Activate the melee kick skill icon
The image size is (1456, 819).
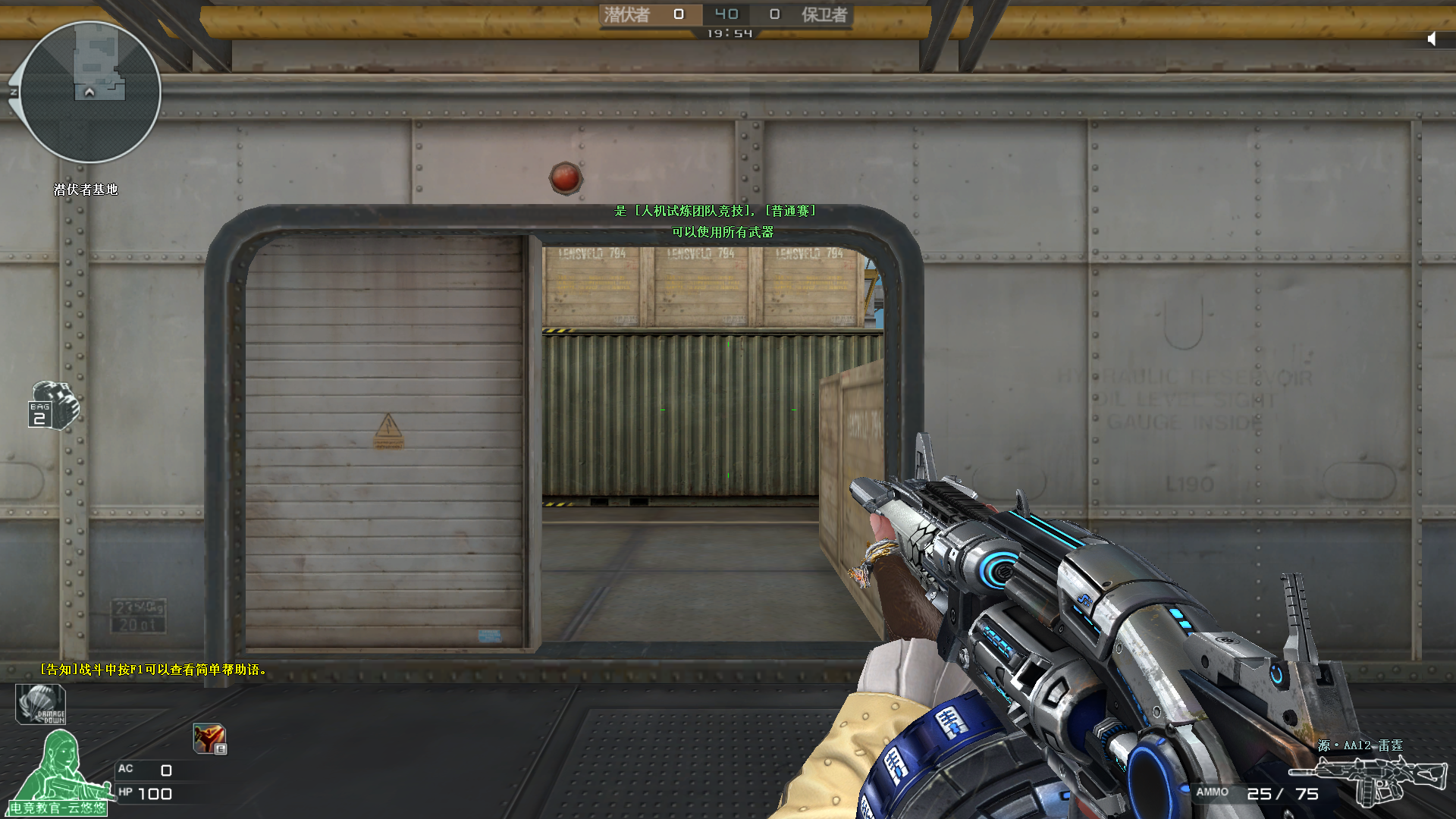[x=209, y=738]
